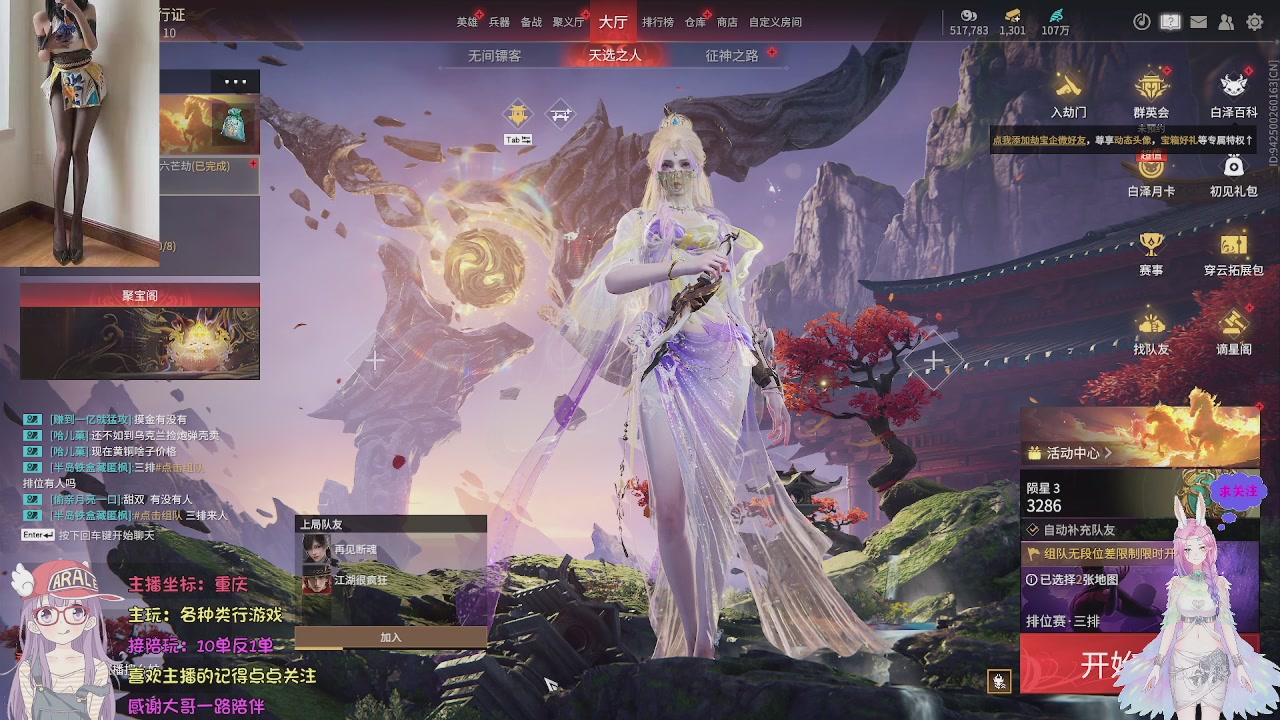Screen dimensions: 1280x720
Task: Open the mail envelope icon
Action: [x=1198, y=22]
